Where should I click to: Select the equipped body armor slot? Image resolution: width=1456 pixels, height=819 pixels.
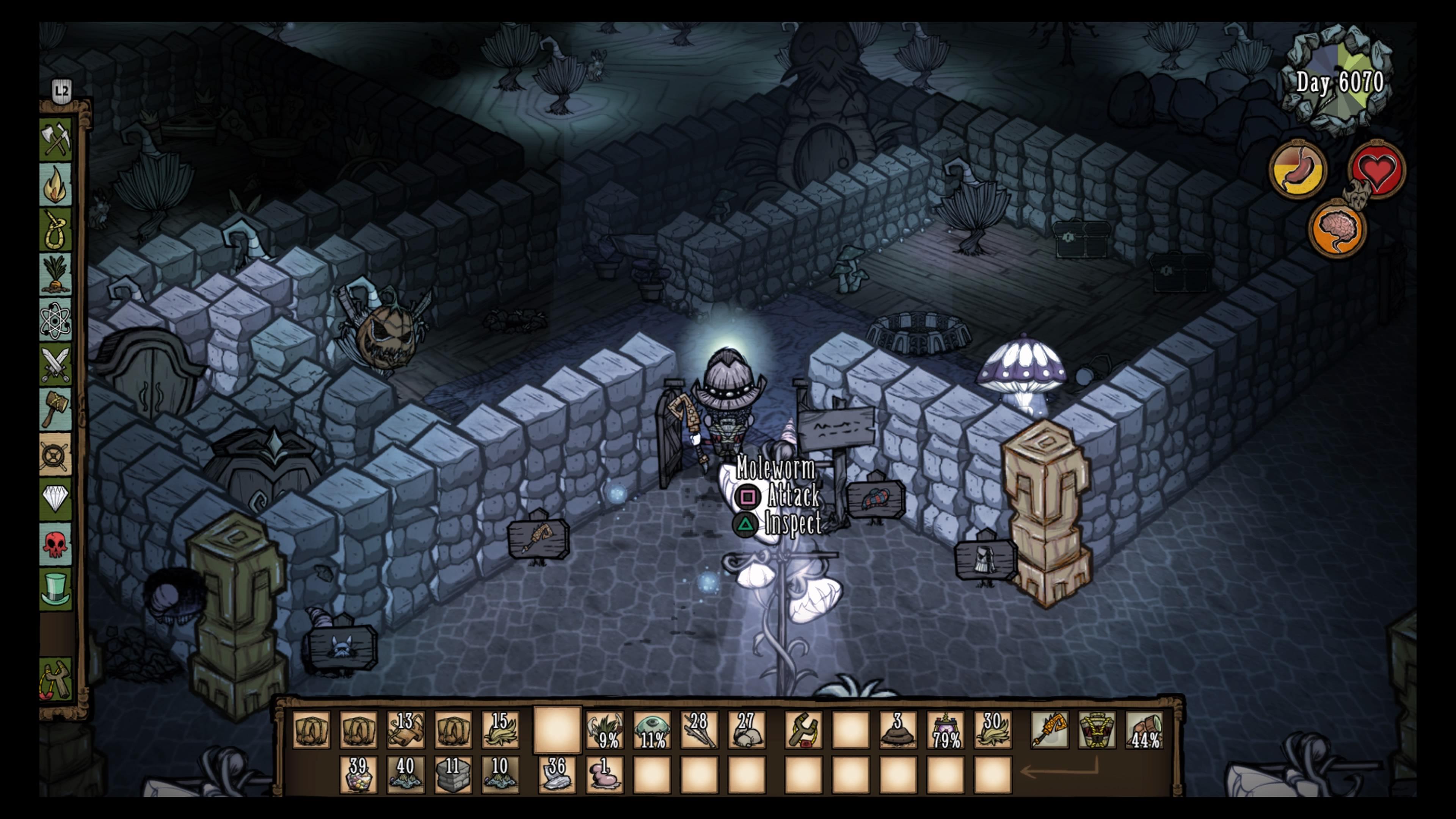point(1097,730)
